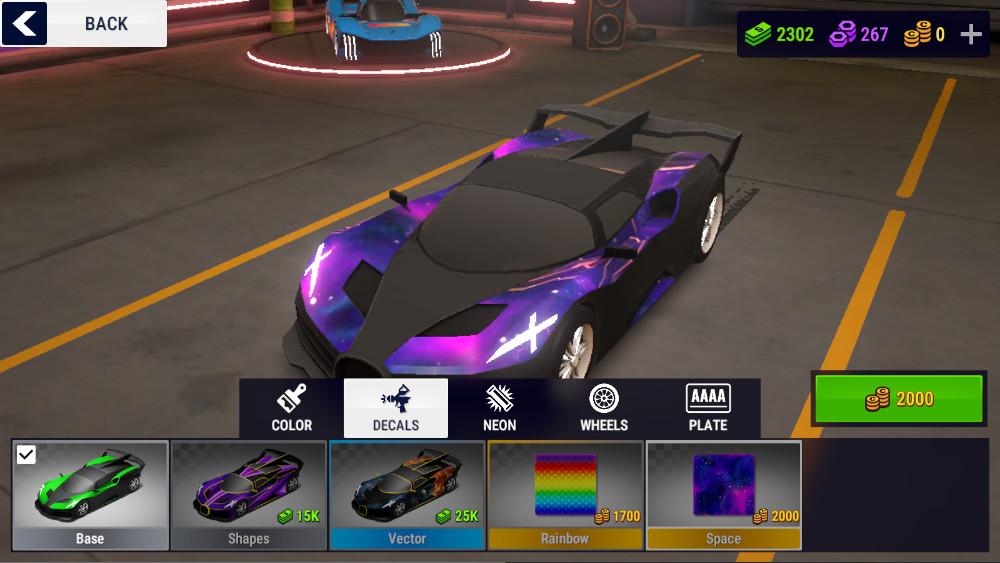Choose the Base decal thumbnail
The image size is (1000, 563).
(90, 495)
